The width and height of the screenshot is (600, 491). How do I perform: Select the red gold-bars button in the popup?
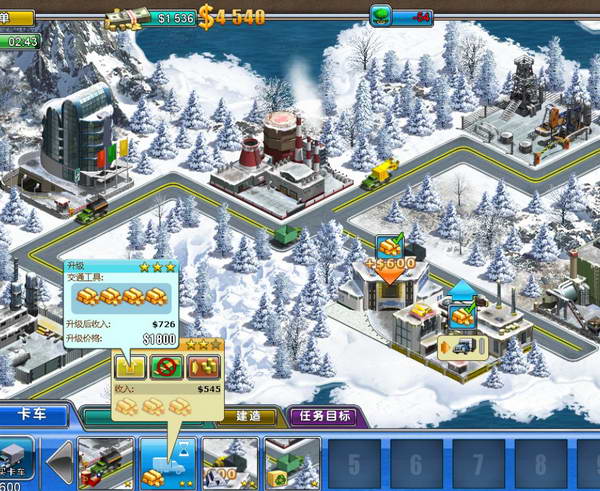click(203, 365)
